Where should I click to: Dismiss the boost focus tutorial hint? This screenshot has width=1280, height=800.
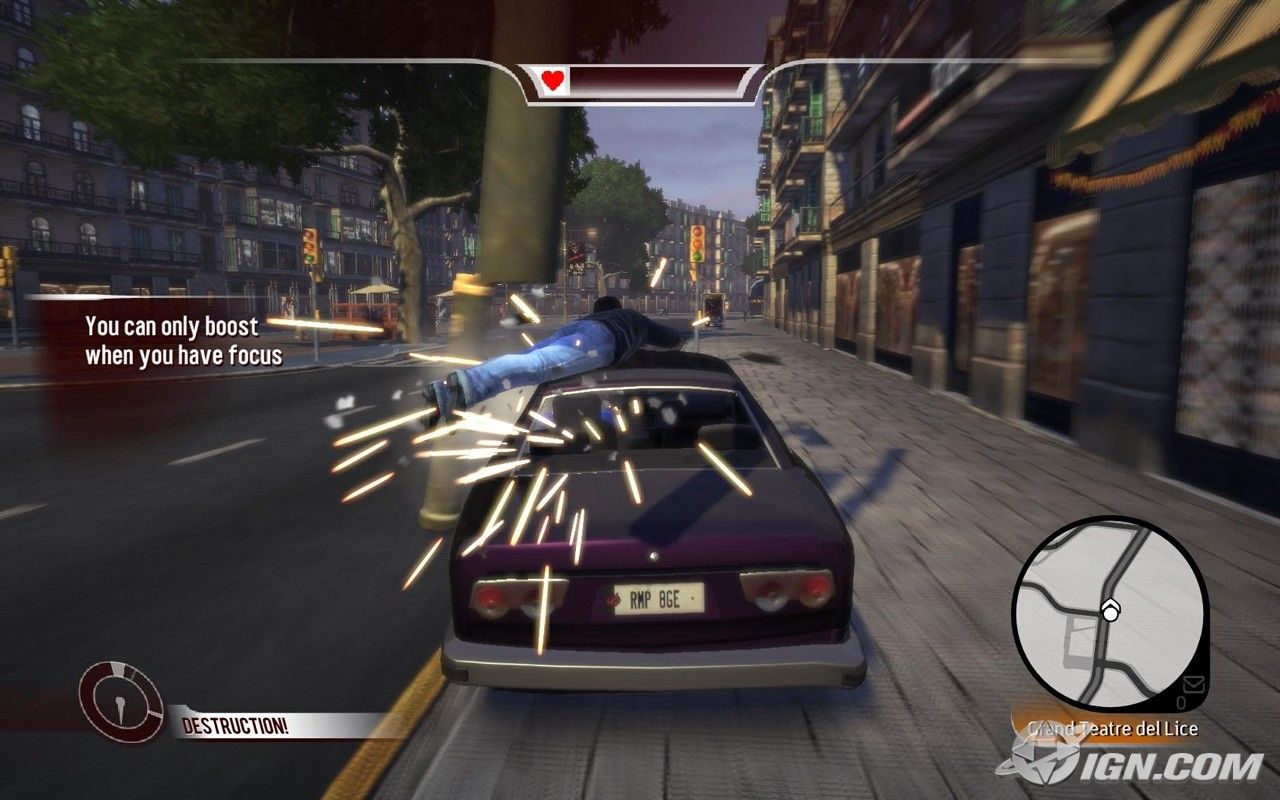pos(183,341)
